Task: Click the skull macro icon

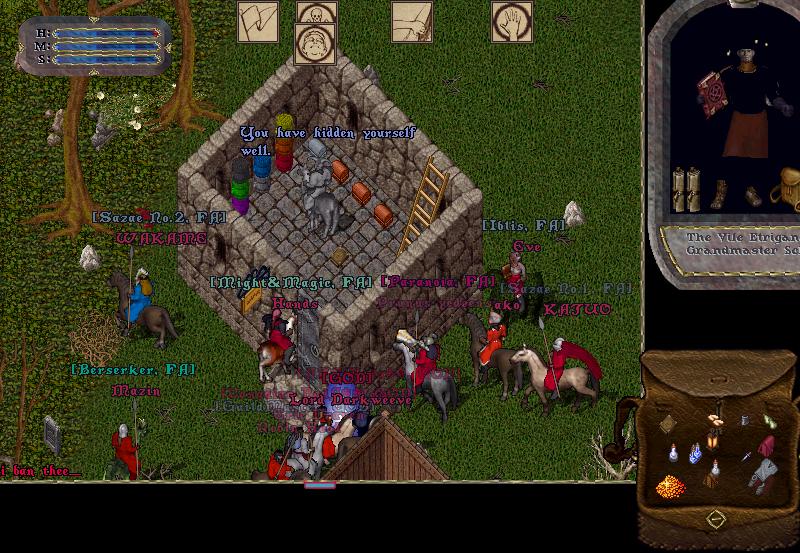Action: (317, 14)
